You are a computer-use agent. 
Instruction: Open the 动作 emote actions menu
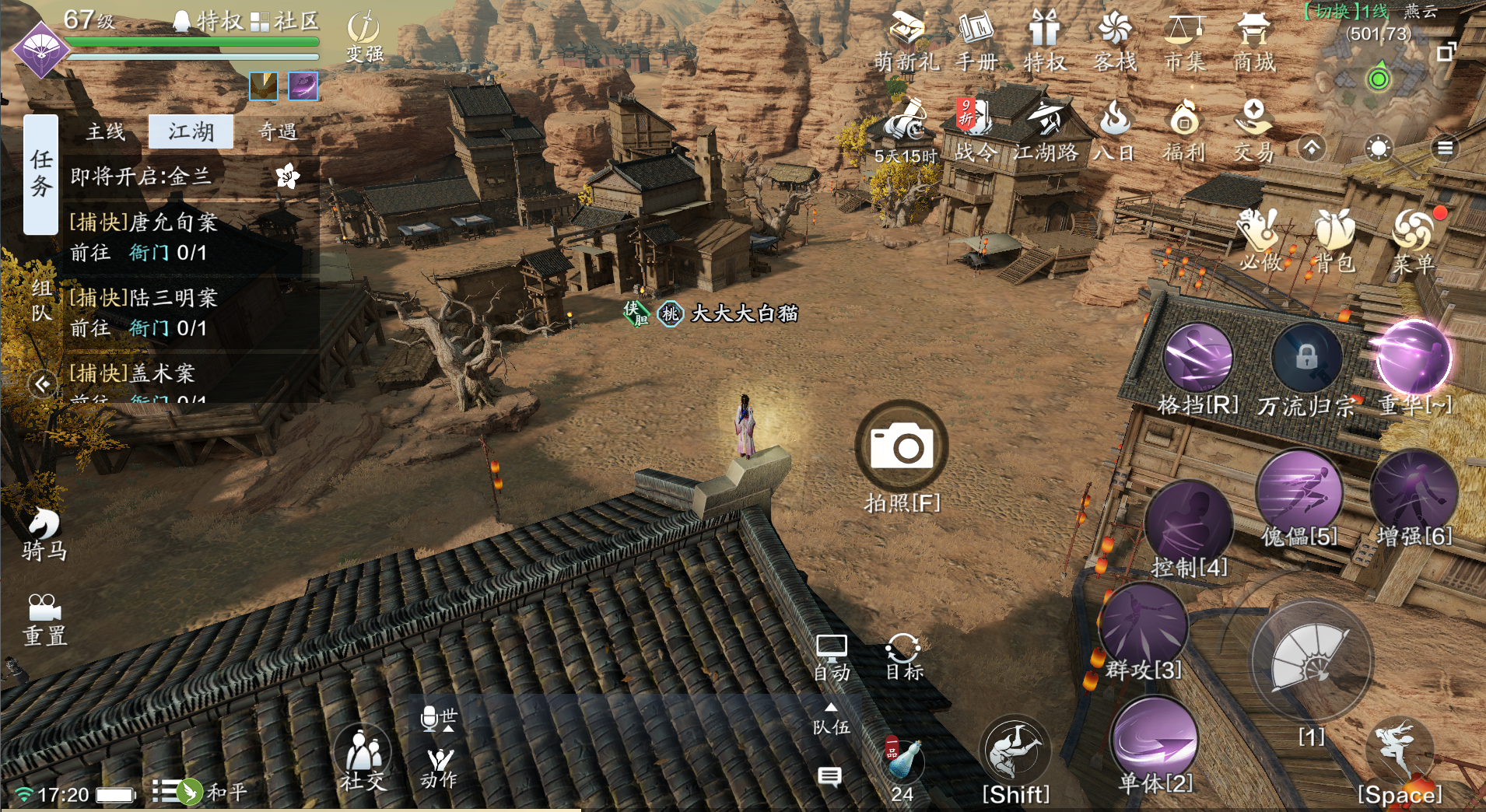tap(440, 767)
